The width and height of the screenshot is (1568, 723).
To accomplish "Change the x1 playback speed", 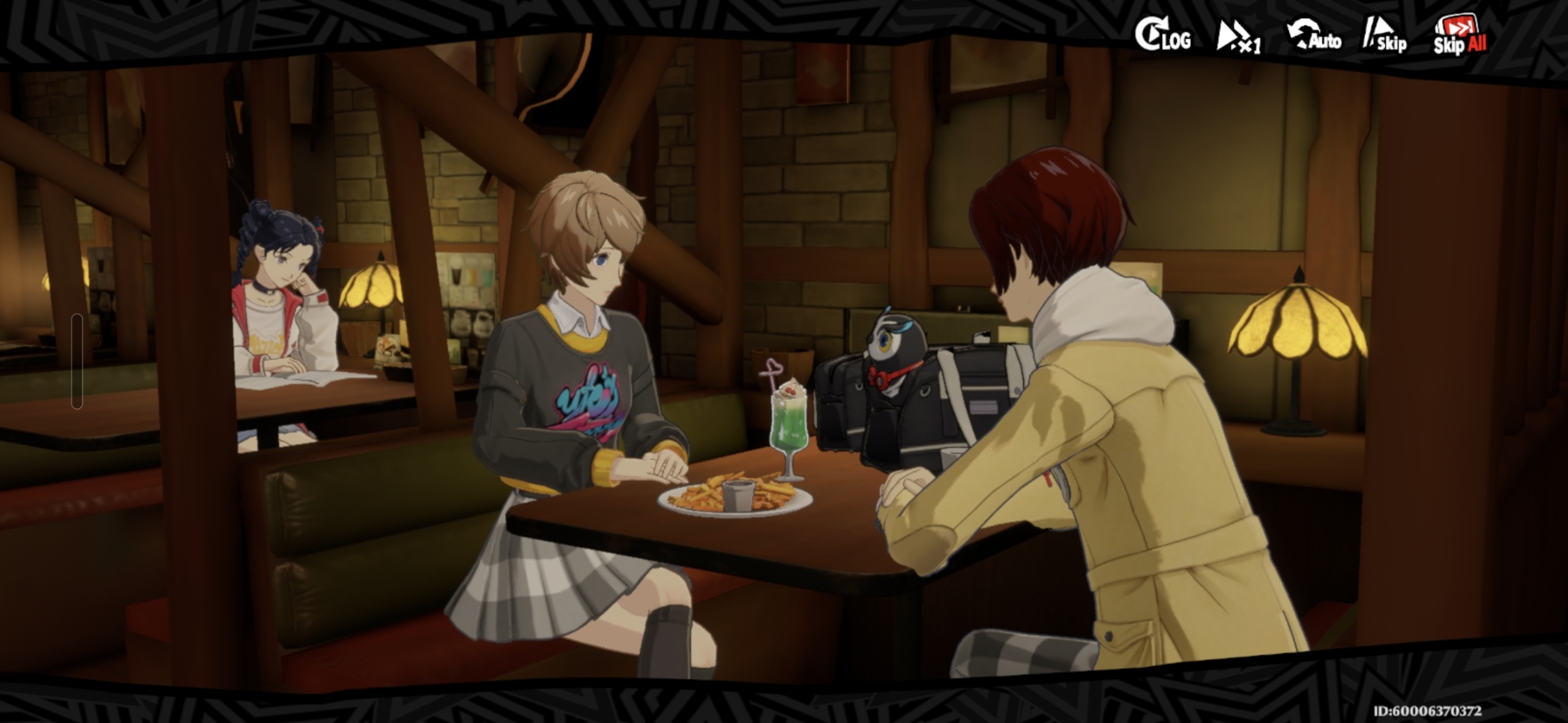I will (1238, 37).
